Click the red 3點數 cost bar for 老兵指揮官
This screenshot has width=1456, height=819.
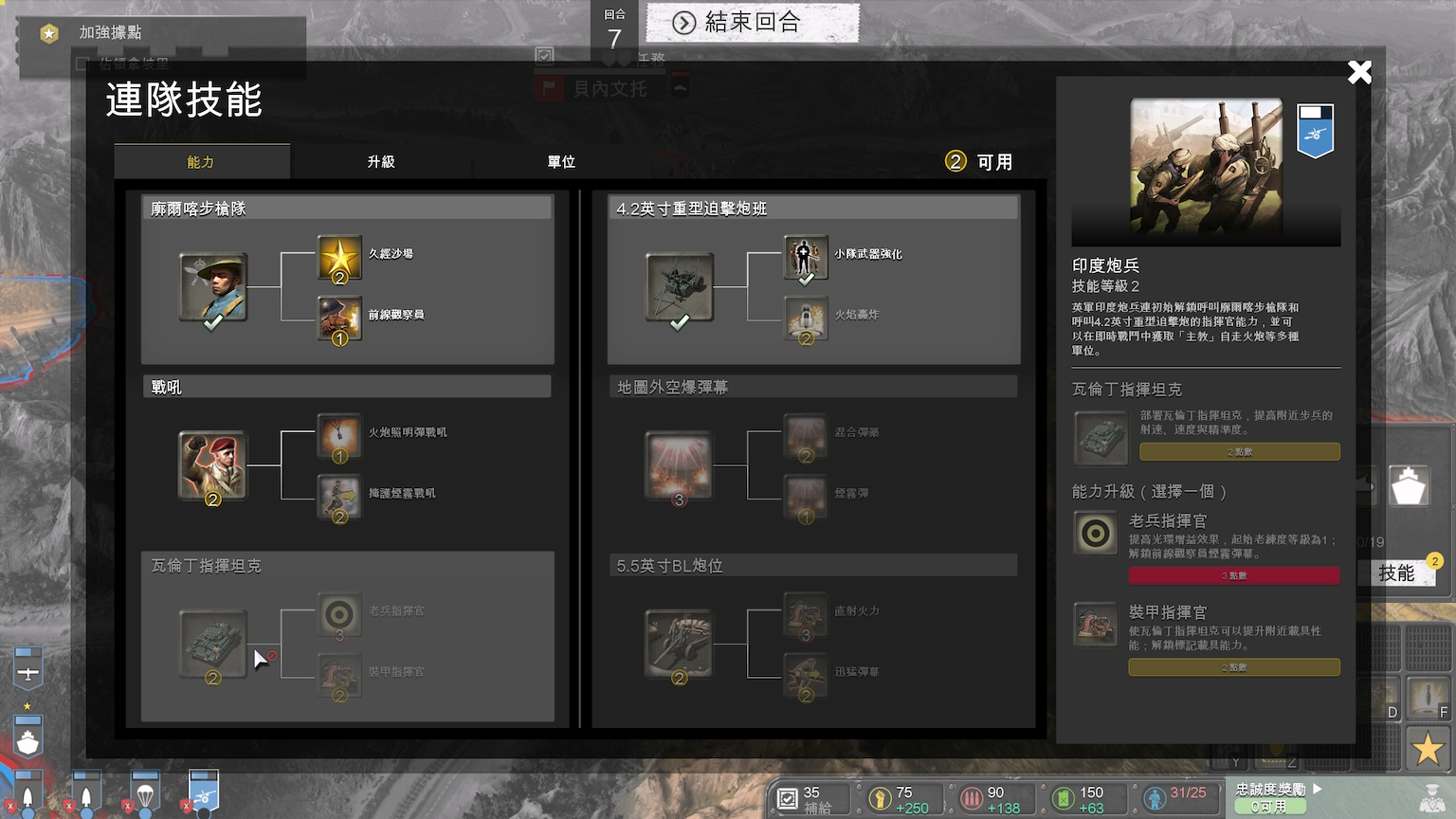tap(1233, 574)
